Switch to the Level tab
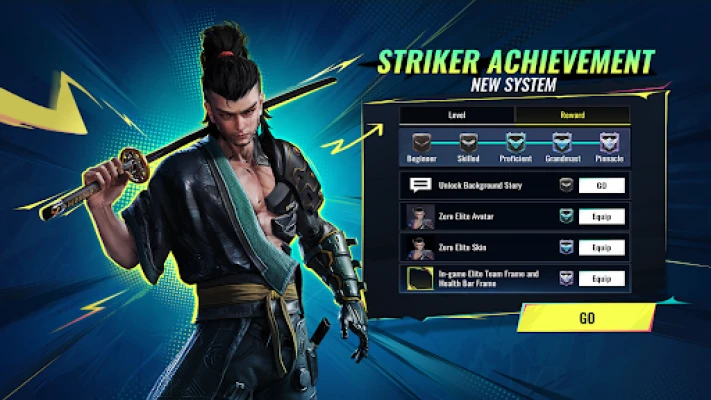Image resolution: width=711 pixels, height=400 pixels. pos(441,115)
